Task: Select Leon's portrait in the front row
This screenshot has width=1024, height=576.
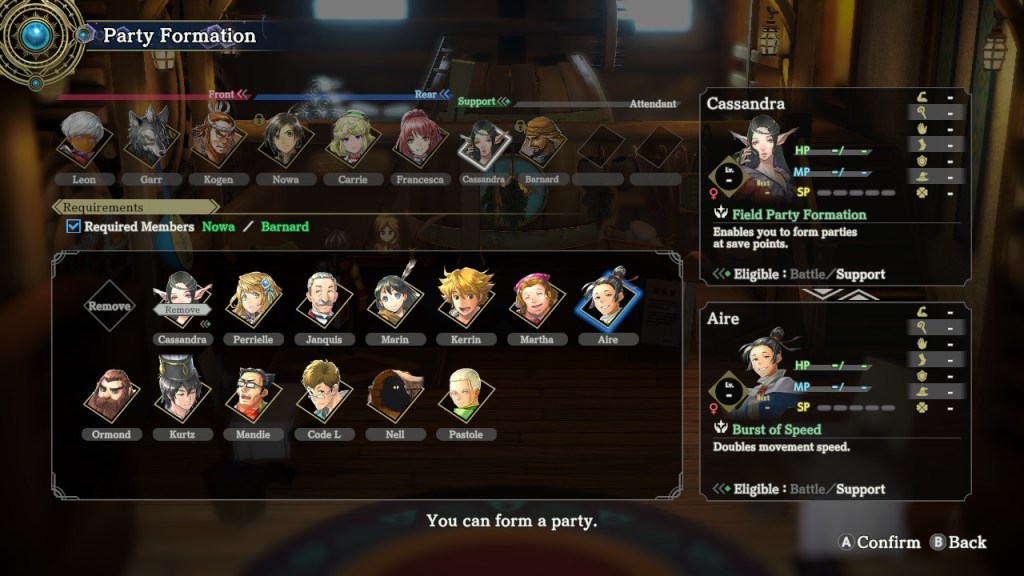Action: pos(84,139)
